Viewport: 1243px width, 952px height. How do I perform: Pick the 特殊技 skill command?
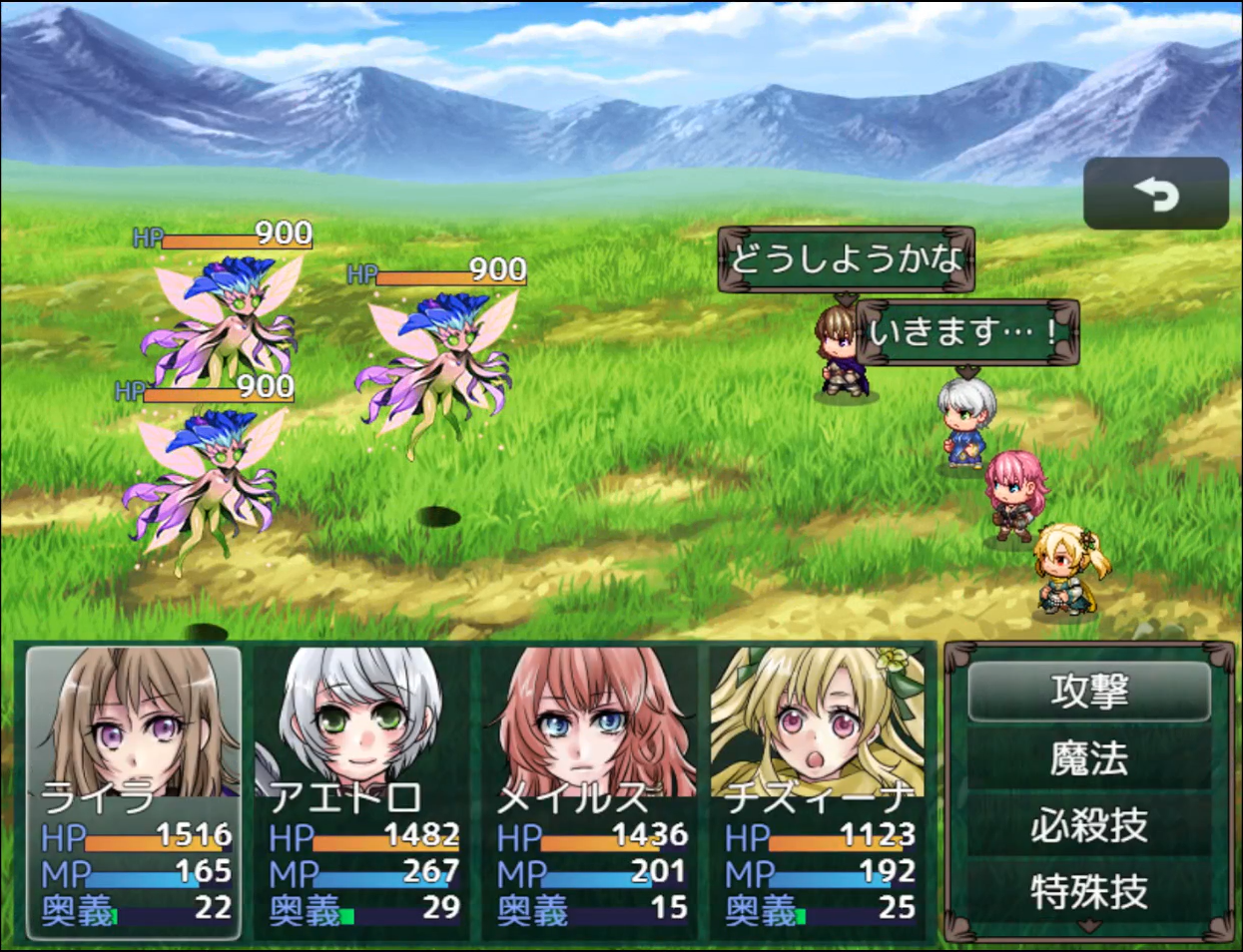(1088, 891)
